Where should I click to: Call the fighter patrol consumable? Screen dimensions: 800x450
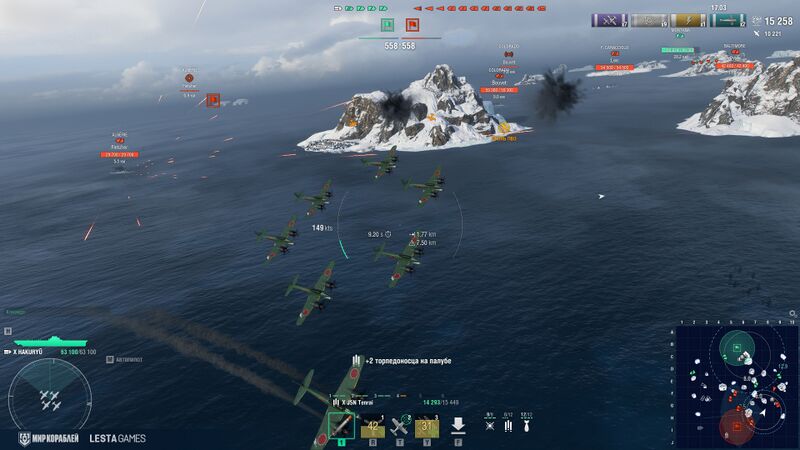tap(401, 426)
